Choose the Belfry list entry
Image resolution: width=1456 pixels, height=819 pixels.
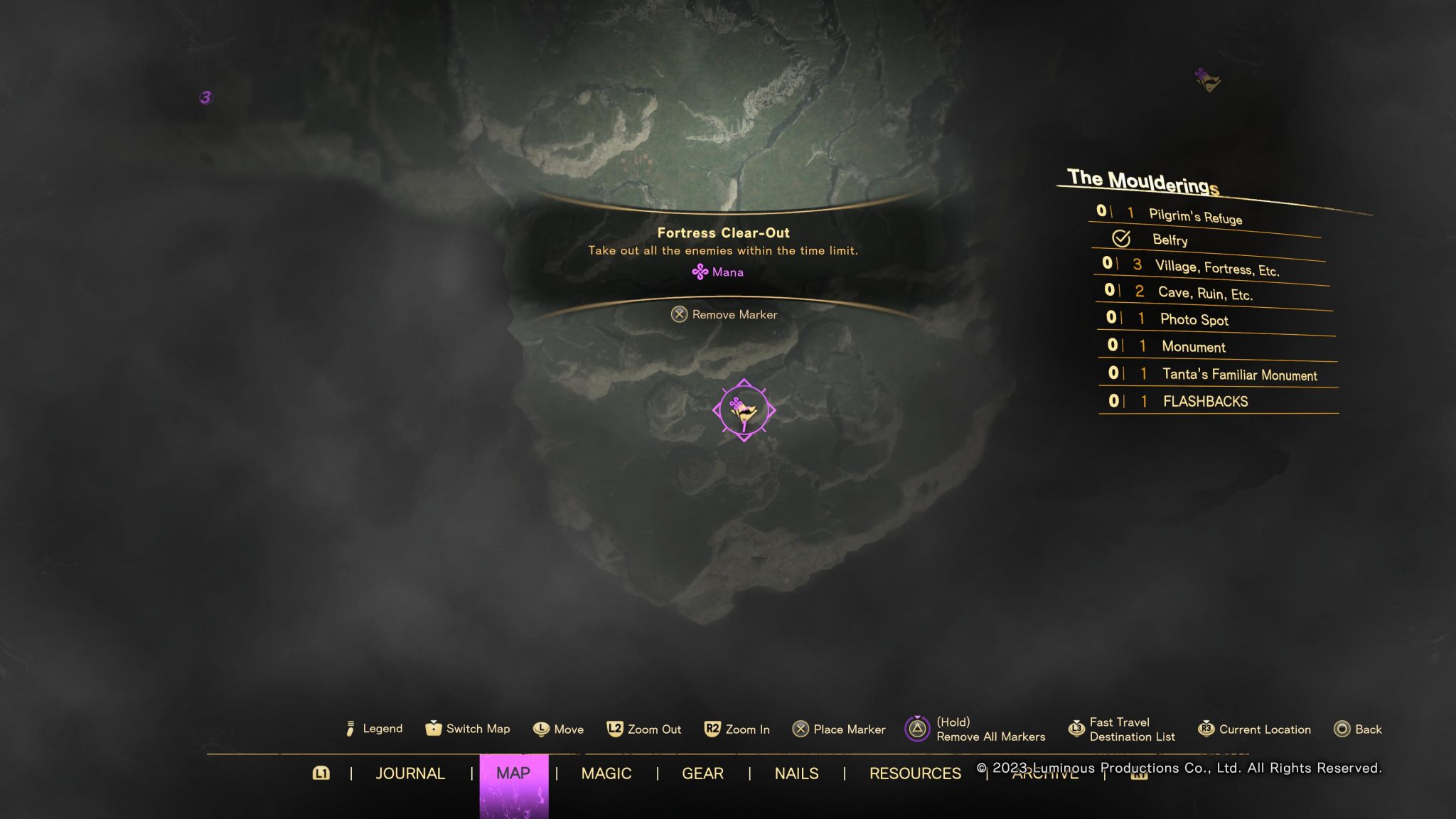pos(1169,240)
